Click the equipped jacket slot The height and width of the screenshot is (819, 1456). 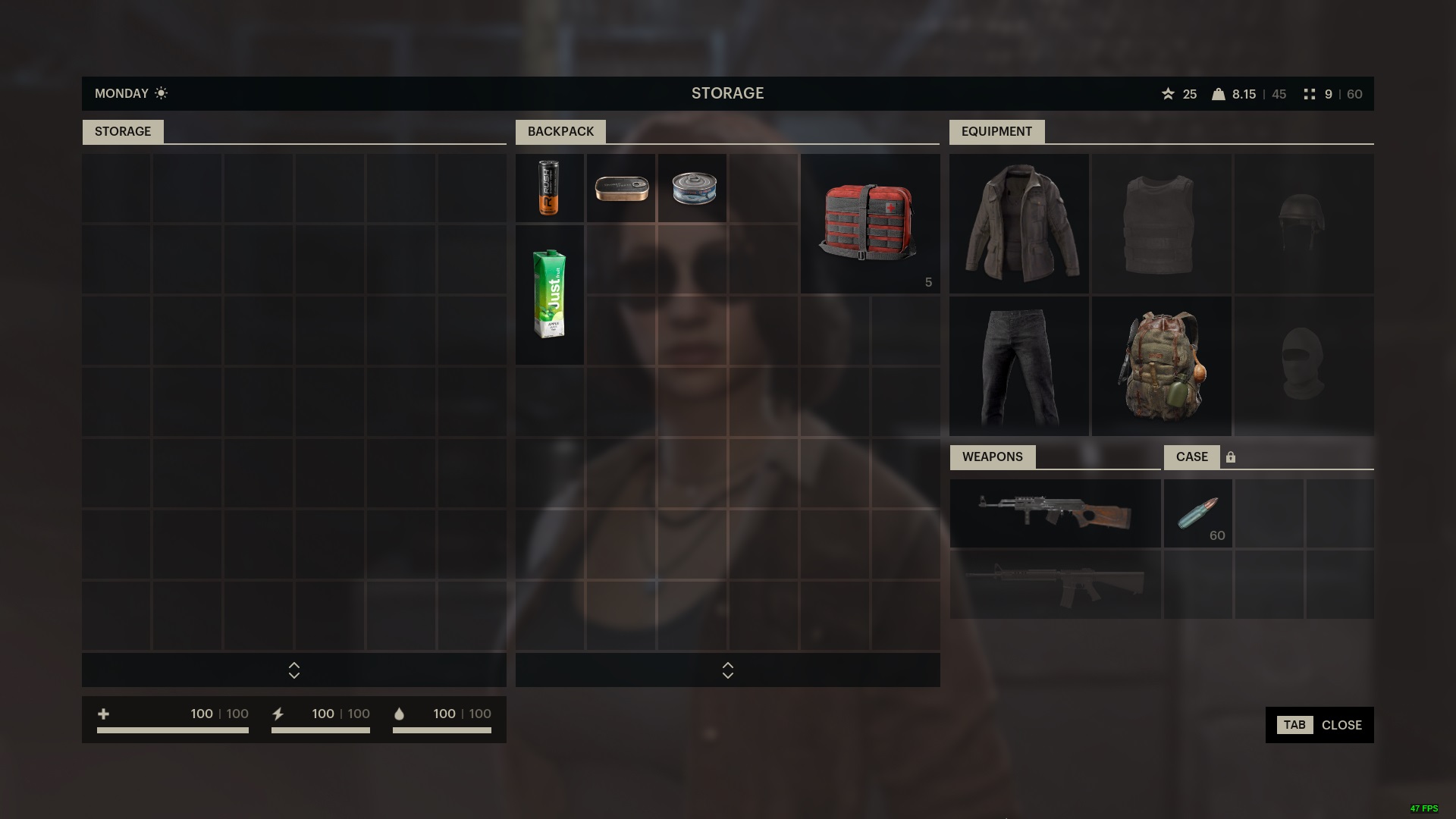tap(1018, 223)
